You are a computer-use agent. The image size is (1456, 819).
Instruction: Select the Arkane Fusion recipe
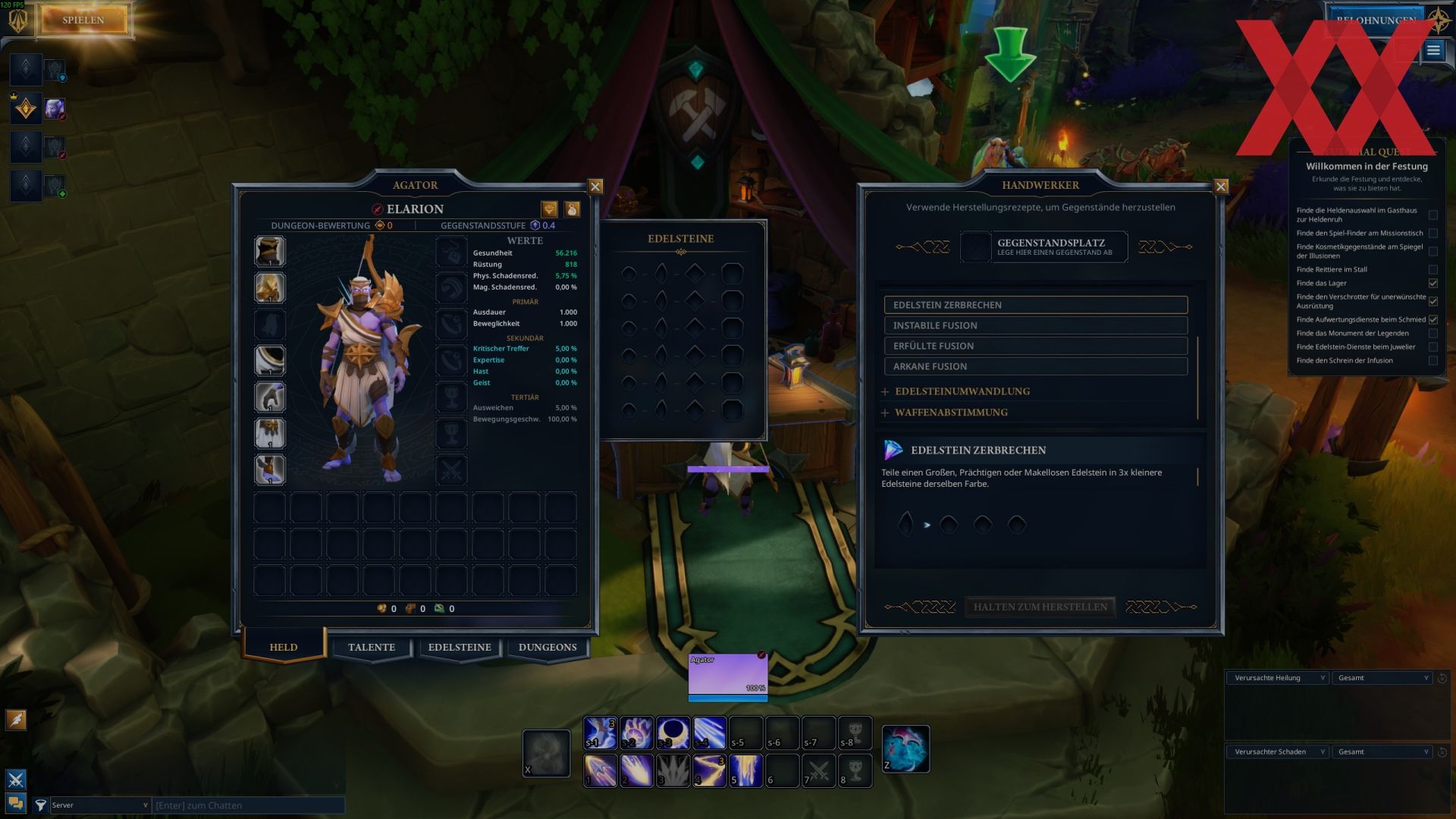(1035, 366)
